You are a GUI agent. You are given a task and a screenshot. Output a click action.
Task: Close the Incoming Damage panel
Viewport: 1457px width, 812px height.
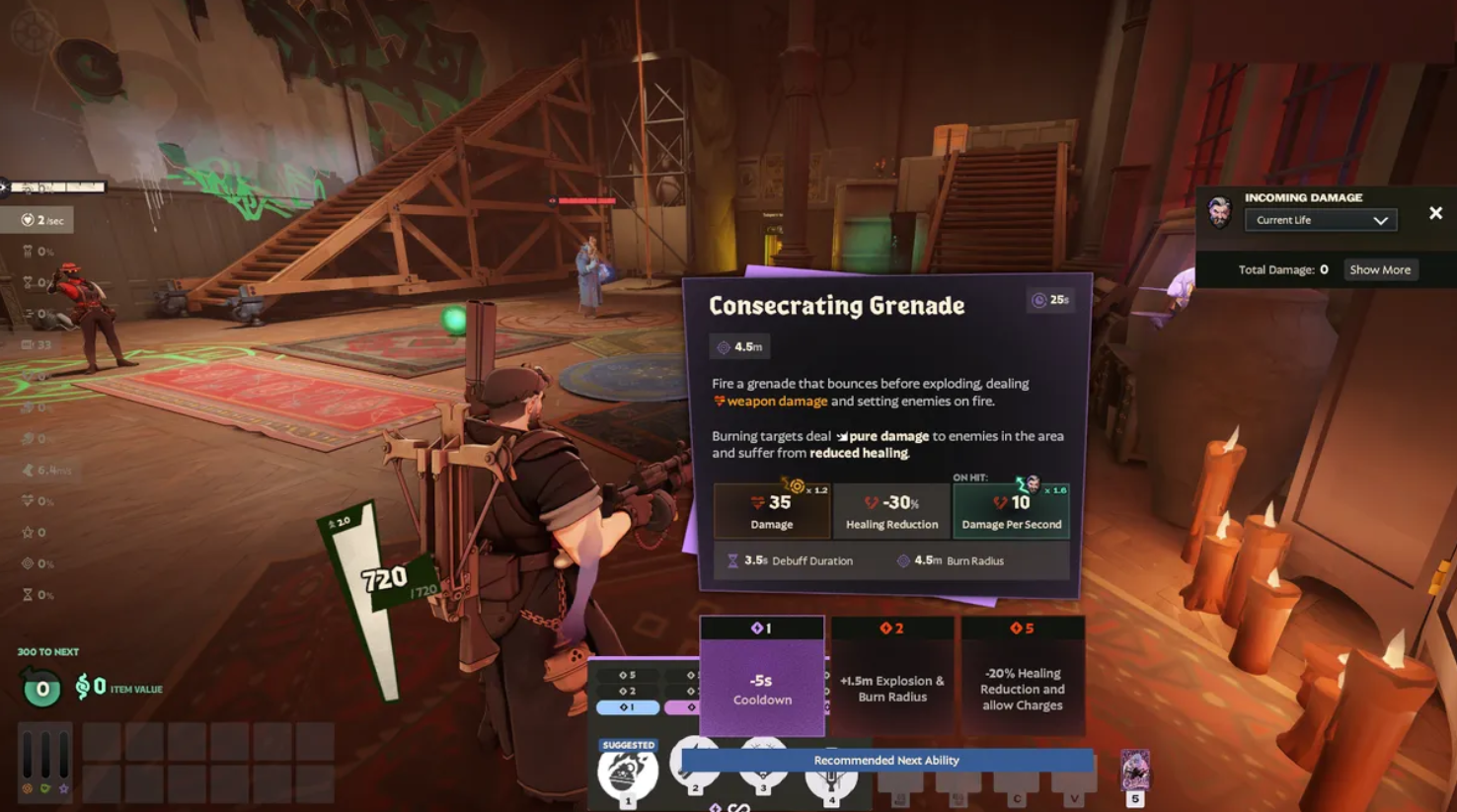1435,213
